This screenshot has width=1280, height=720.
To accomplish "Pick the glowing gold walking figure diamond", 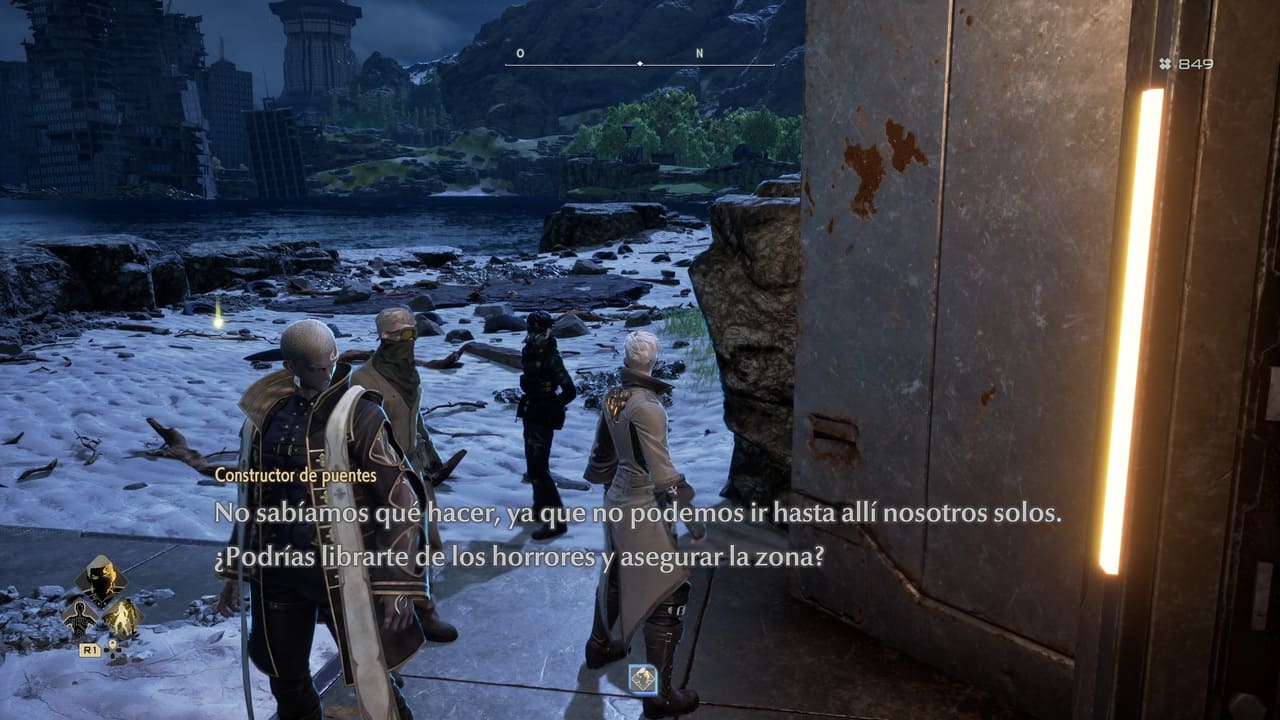I will pos(123,618).
